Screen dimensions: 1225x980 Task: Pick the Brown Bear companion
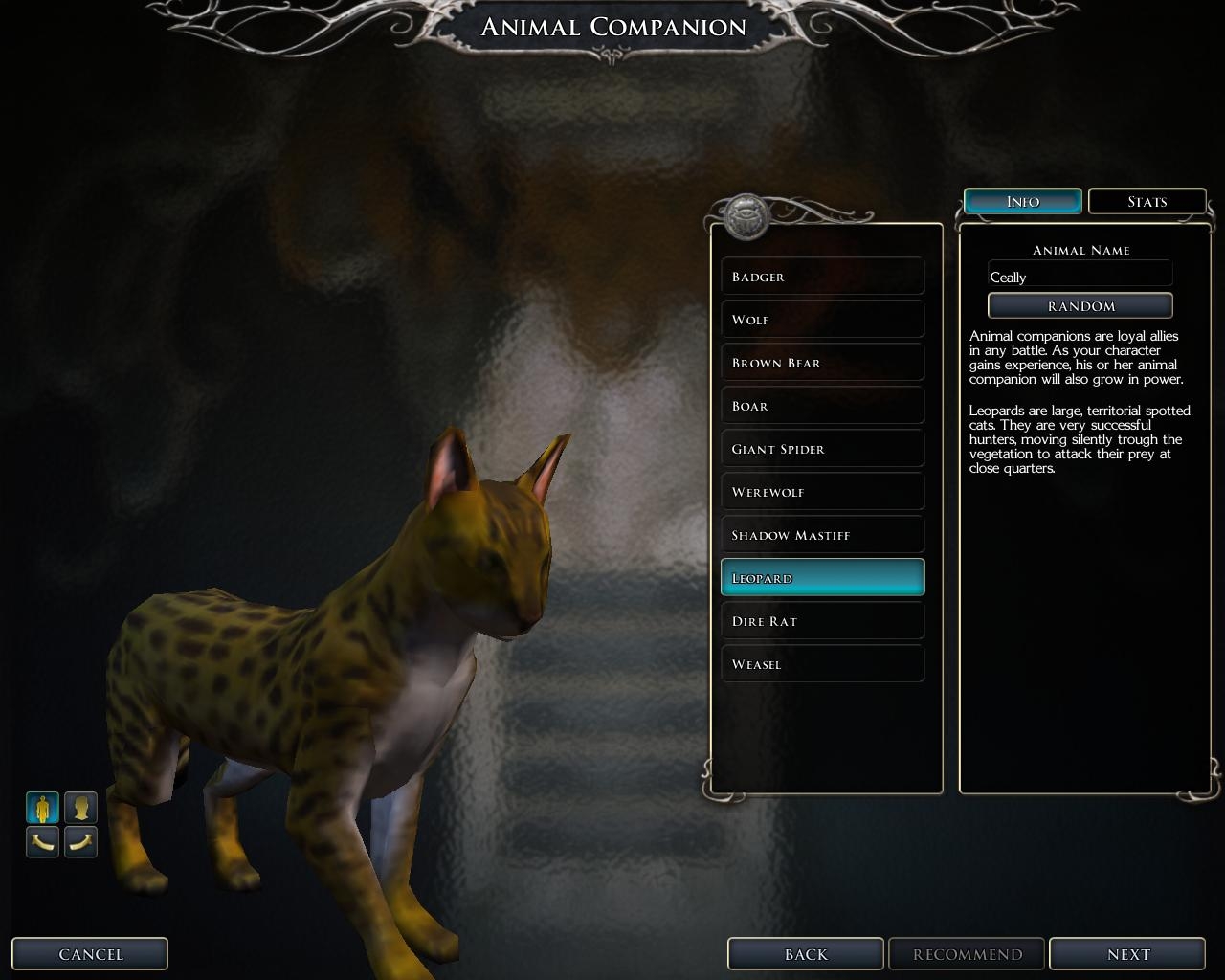(822, 363)
